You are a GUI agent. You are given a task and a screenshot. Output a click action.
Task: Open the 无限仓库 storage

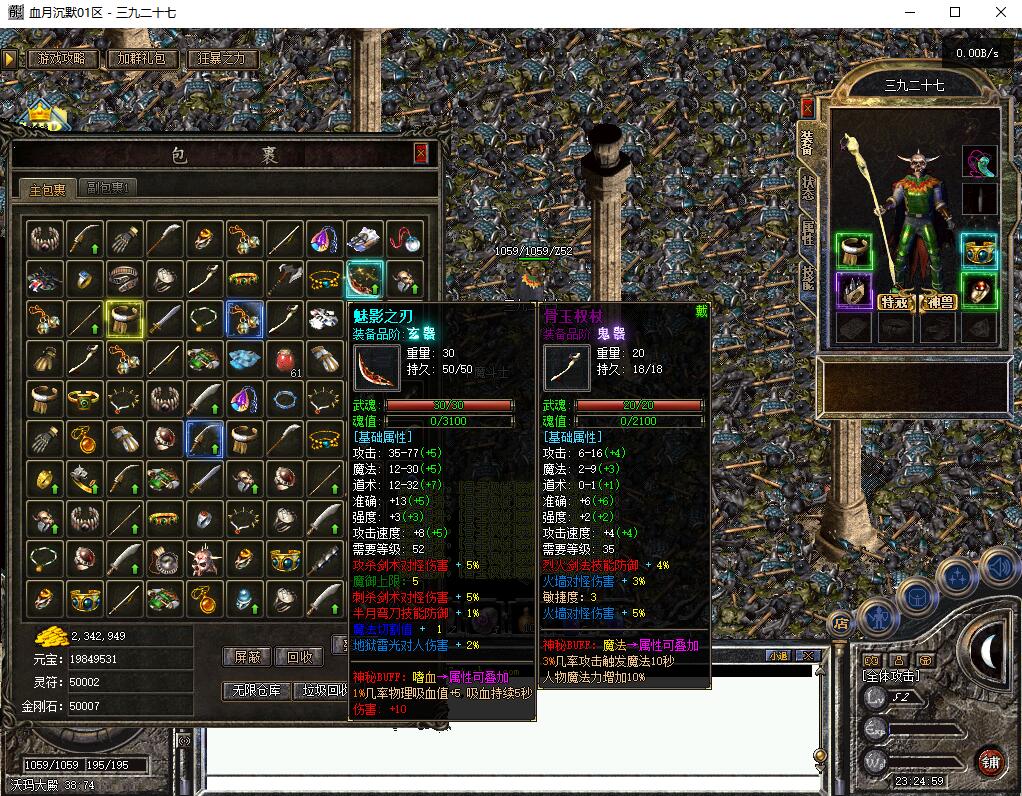click(x=255, y=691)
